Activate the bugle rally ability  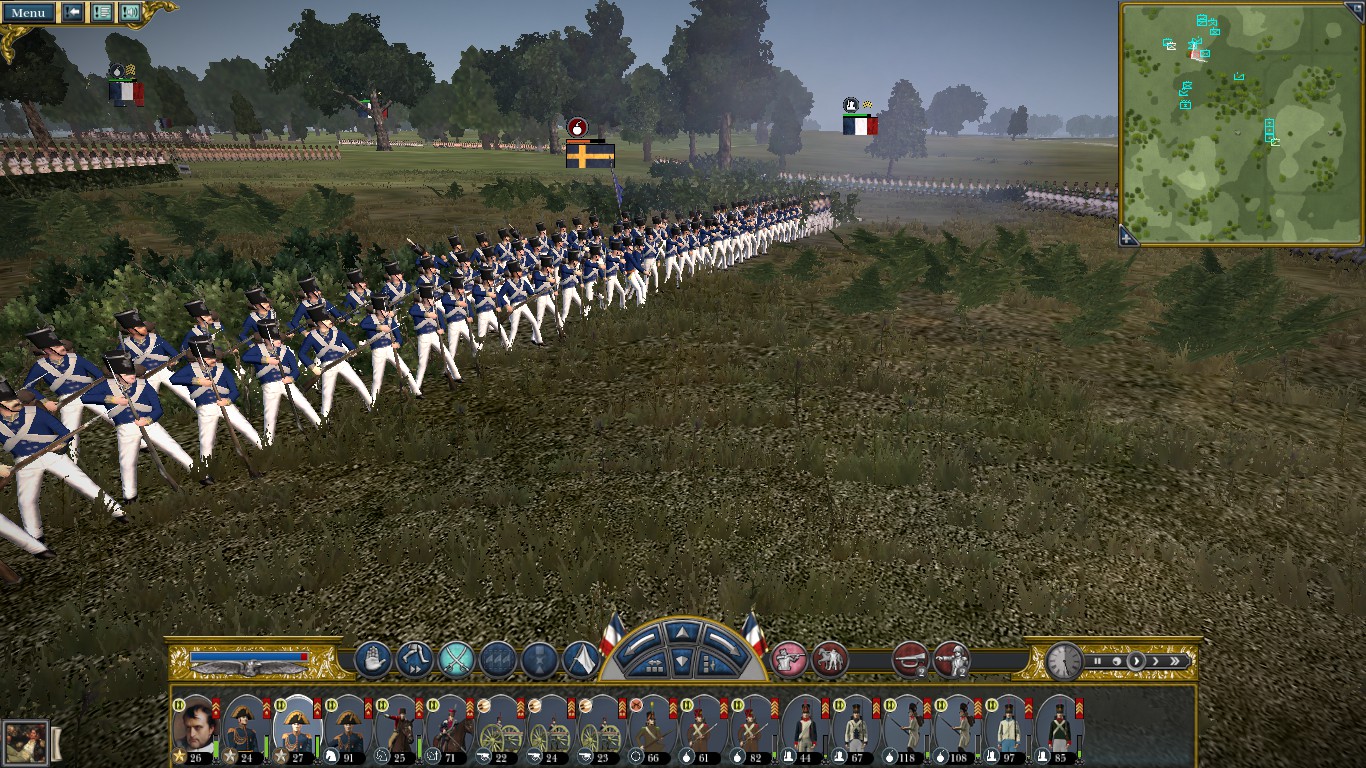pyautogui.click(x=910, y=660)
